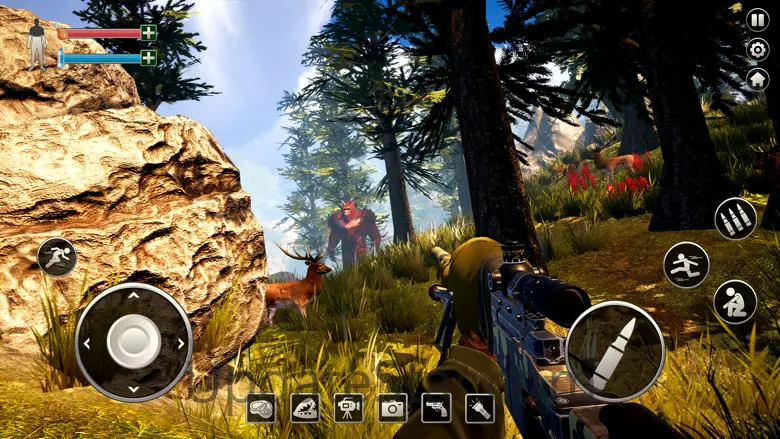Switch to the revolver weapon
Image resolution: width=780 pixels, height=439 pixels.
point(436,407)
